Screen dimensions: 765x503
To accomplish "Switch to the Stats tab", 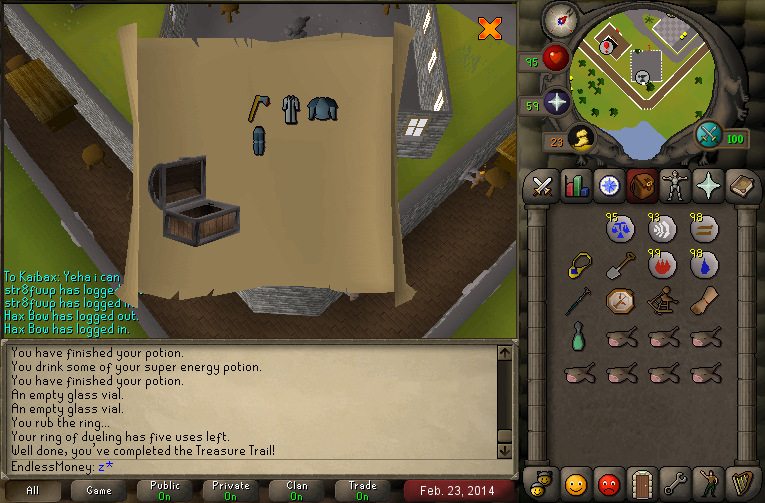I will point(576,185).
